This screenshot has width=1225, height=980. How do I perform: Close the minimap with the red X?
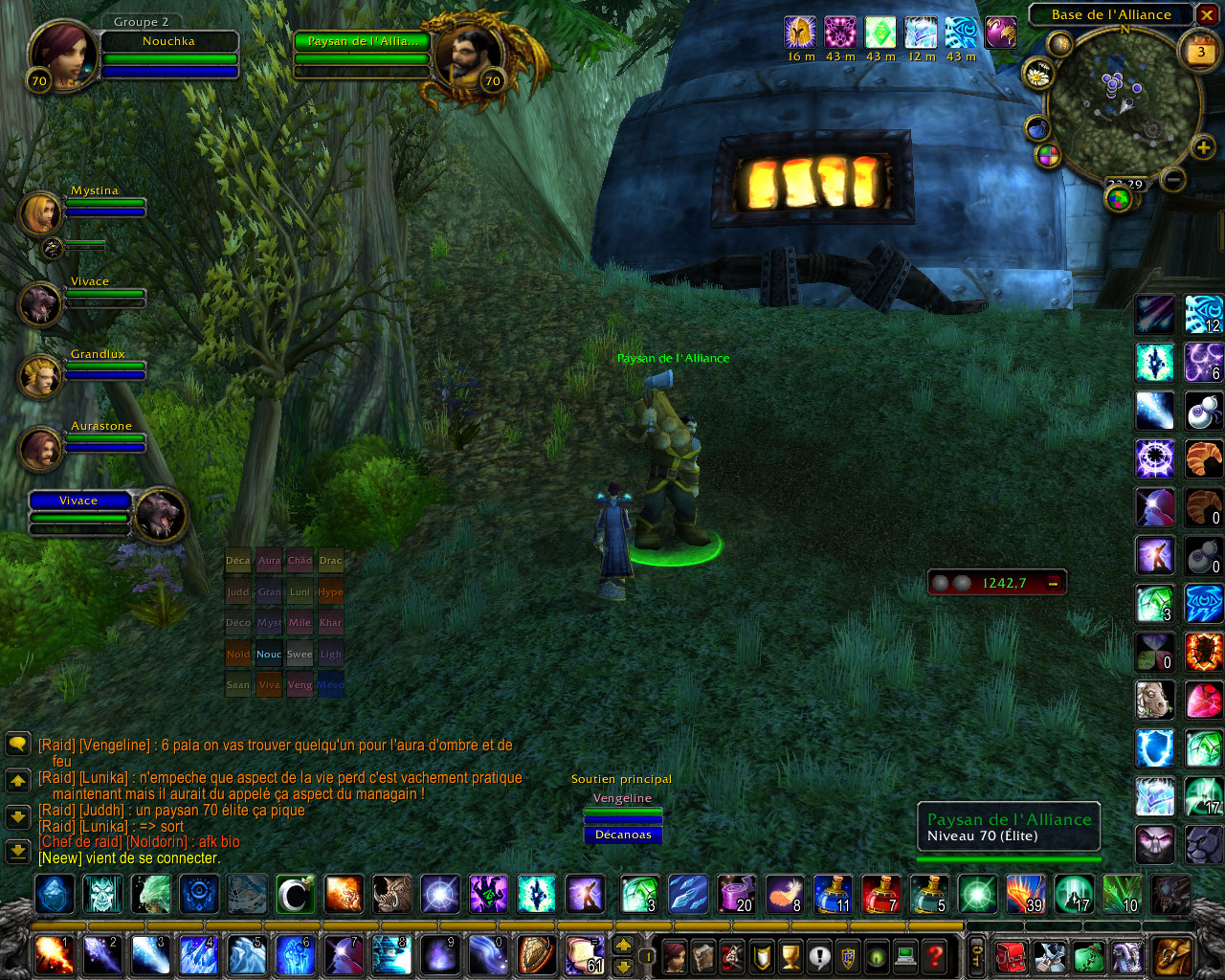coord(1208,15)
